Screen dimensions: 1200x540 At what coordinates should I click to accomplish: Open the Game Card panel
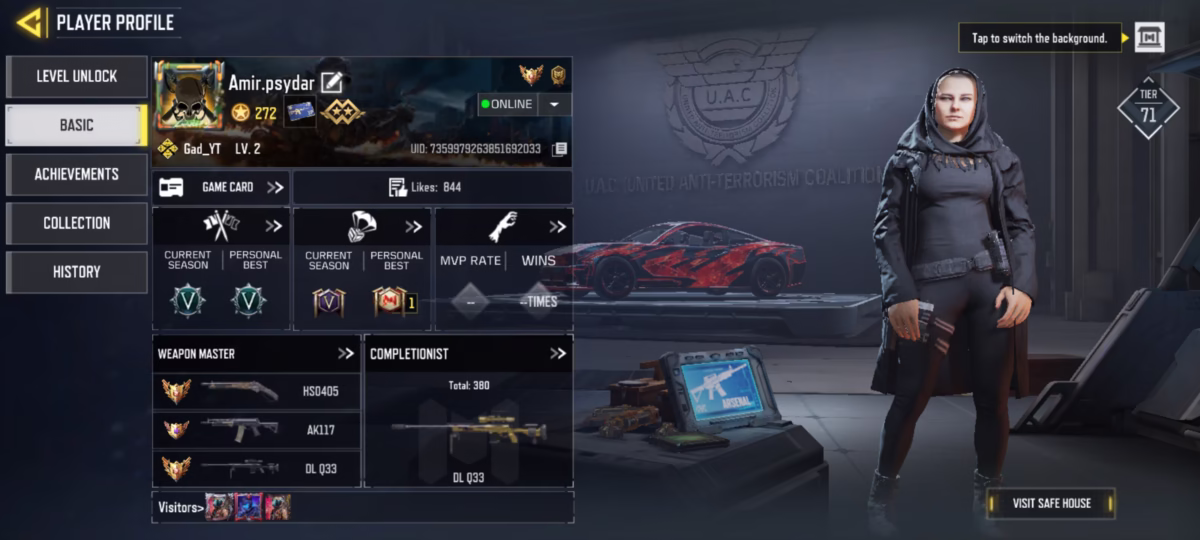point(222,187)
